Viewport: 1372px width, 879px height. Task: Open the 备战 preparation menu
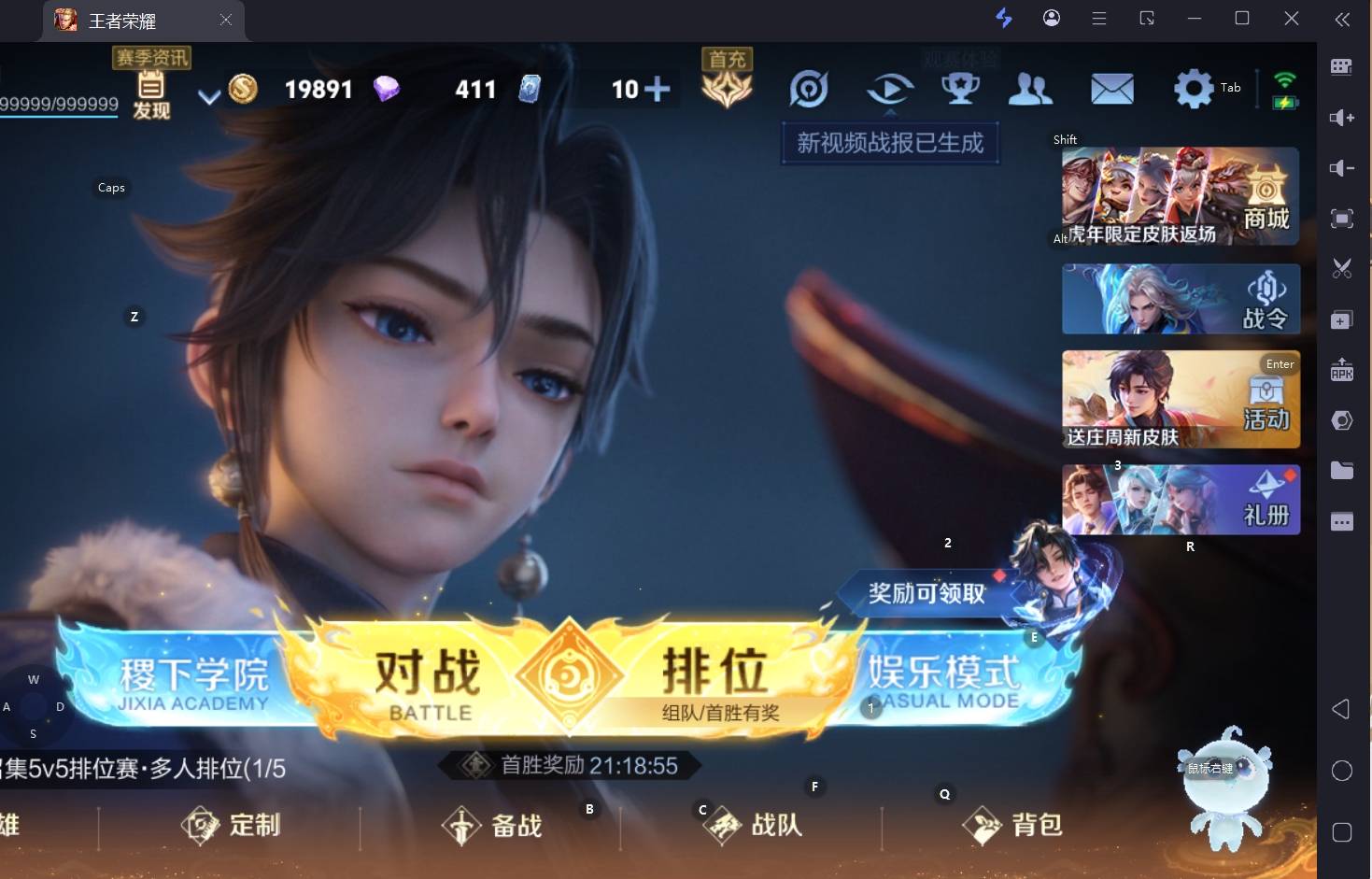pos(492,826)
